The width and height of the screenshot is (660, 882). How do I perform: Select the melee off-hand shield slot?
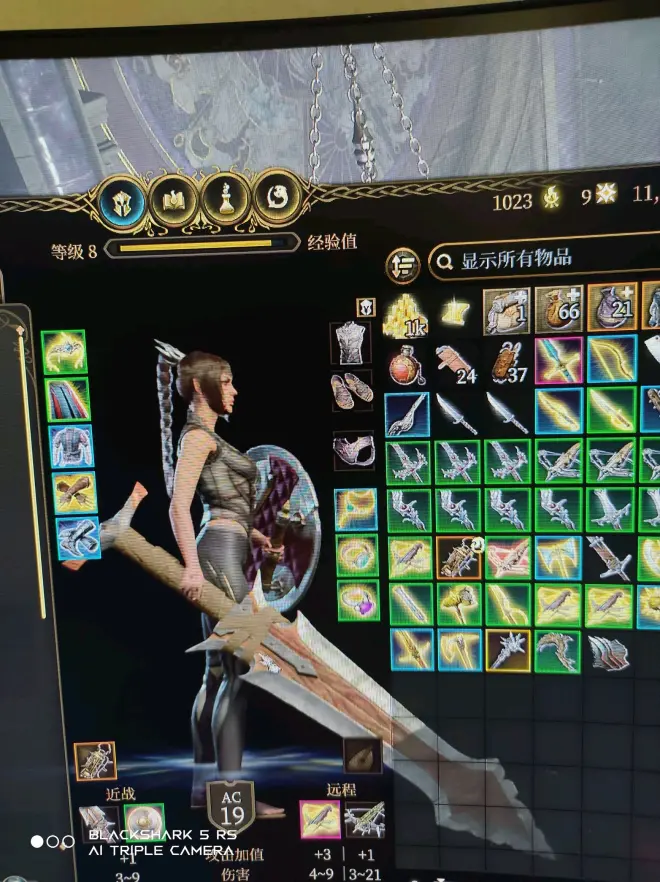[x=144, y=822]
